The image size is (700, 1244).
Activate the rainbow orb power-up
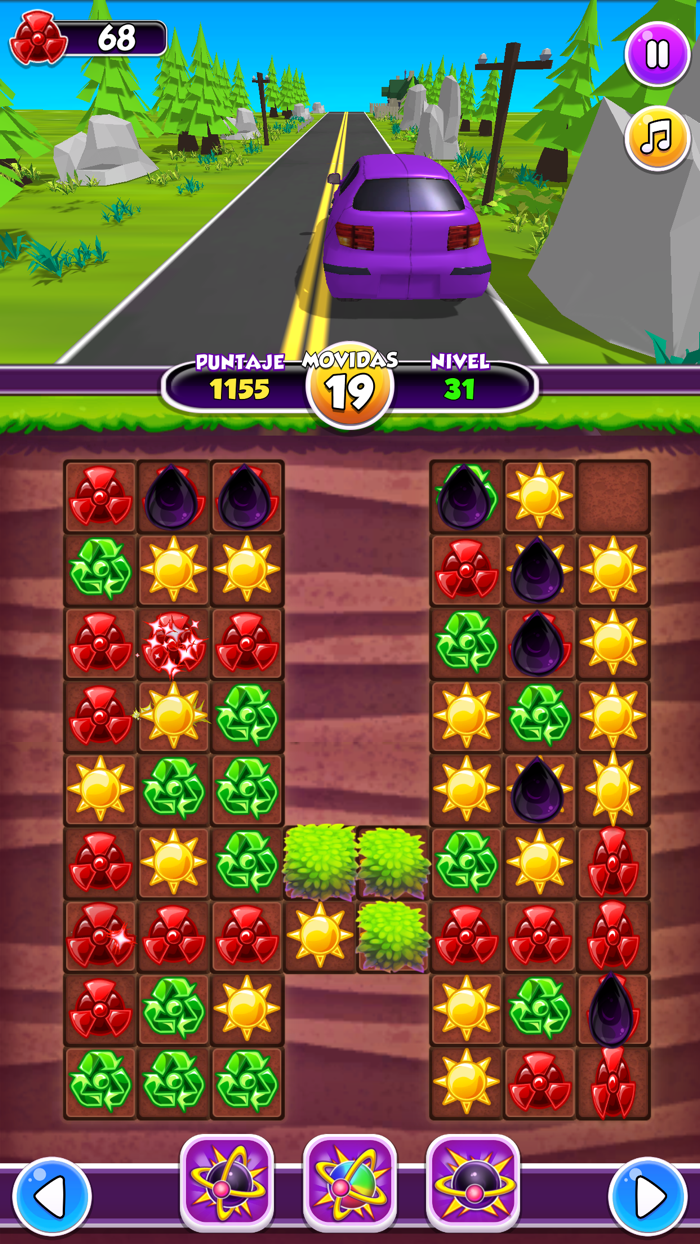pyautogui.click(x=350, y=1182)
